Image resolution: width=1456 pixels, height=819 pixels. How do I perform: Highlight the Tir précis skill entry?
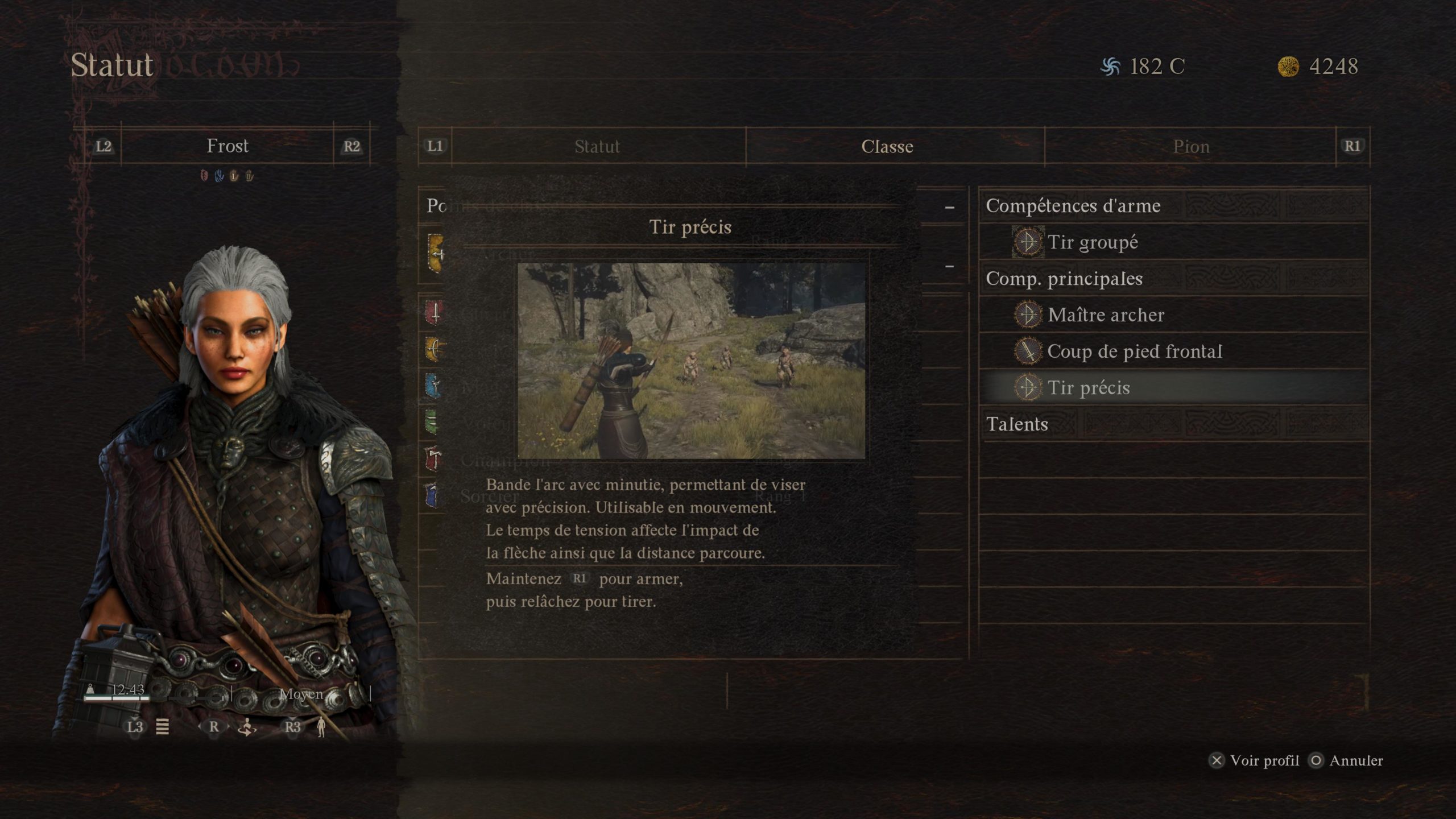tap(1089, 388)
